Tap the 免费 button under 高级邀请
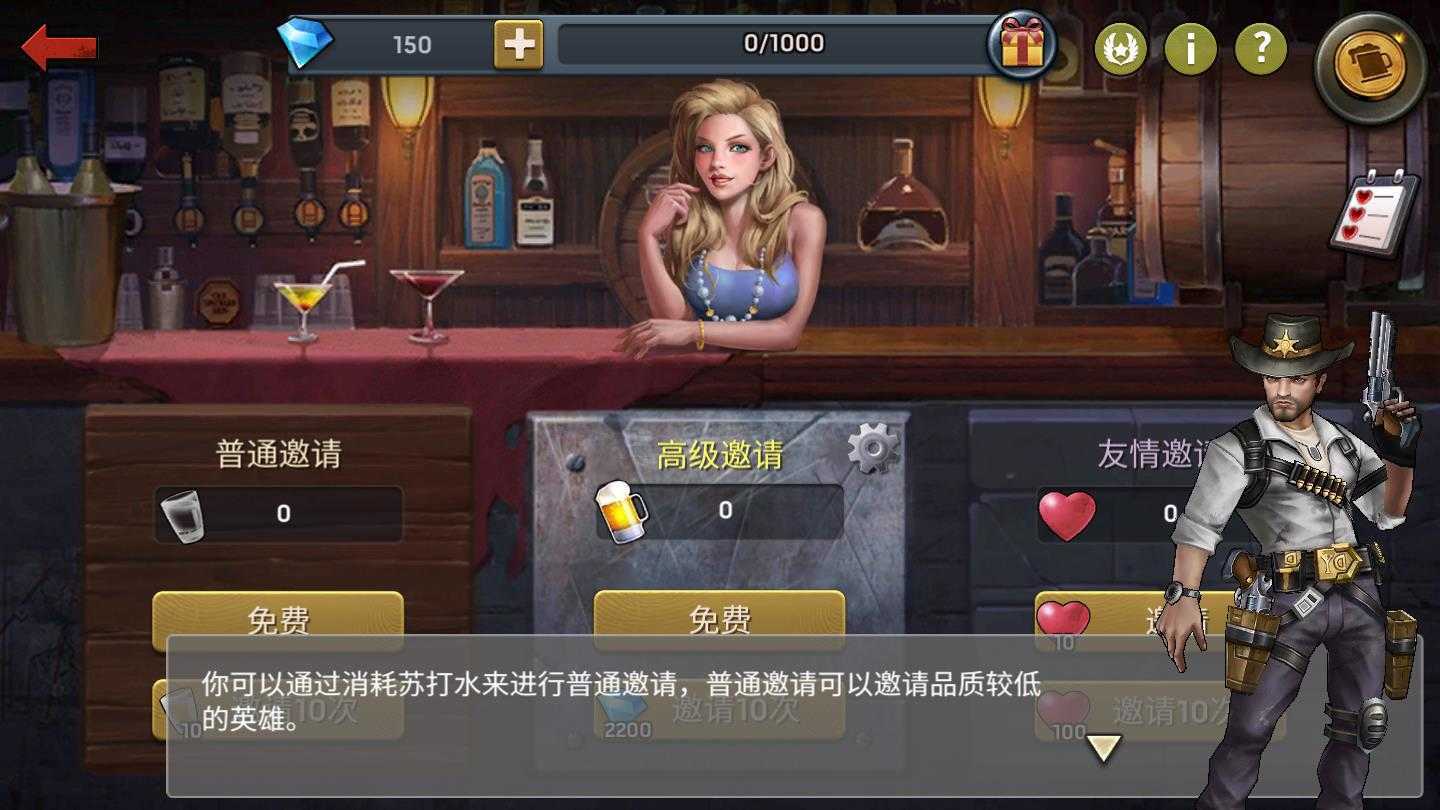1440x810 pixels. pos(720,619)
